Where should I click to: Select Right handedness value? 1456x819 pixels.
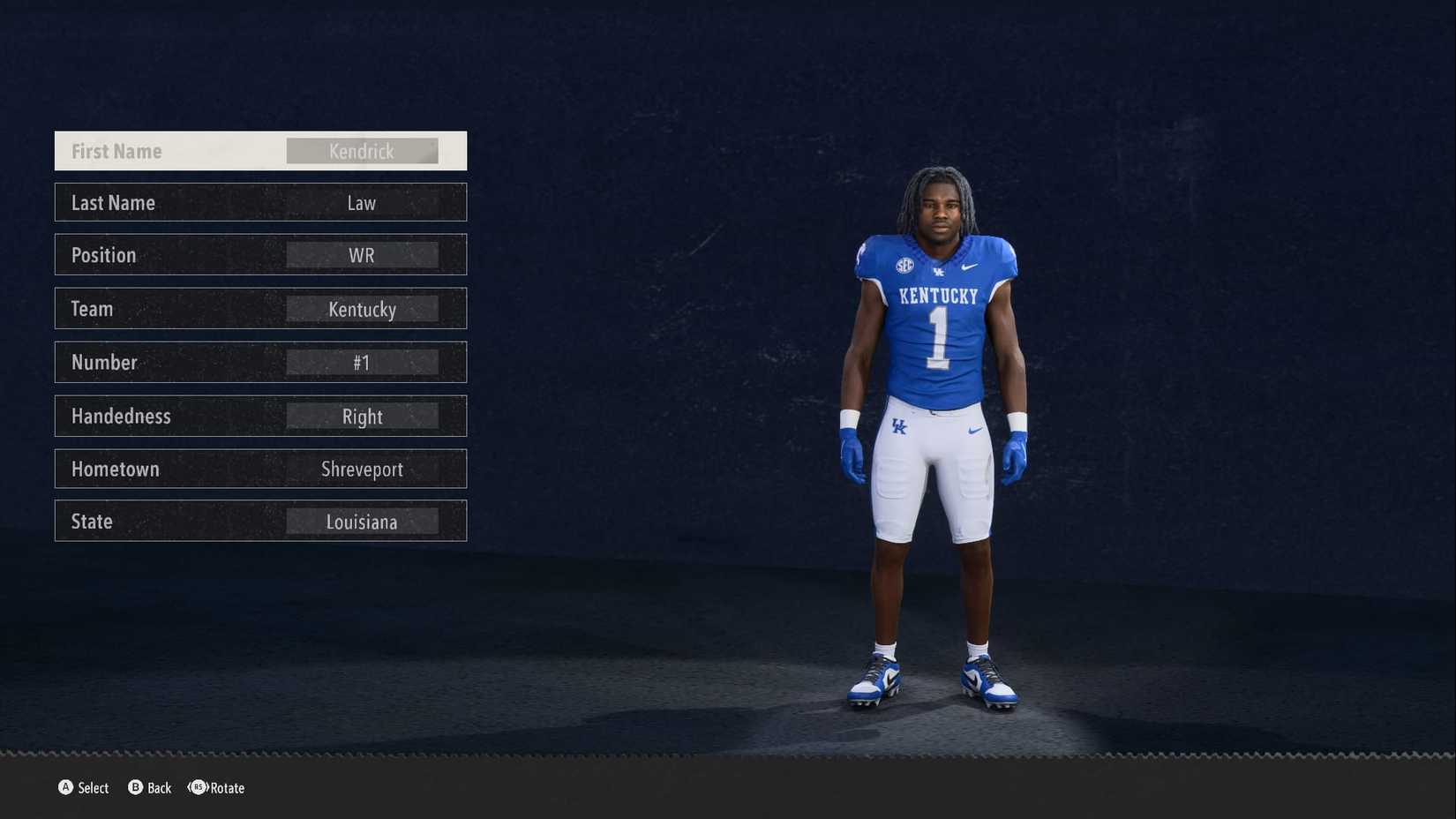[362, 416]
